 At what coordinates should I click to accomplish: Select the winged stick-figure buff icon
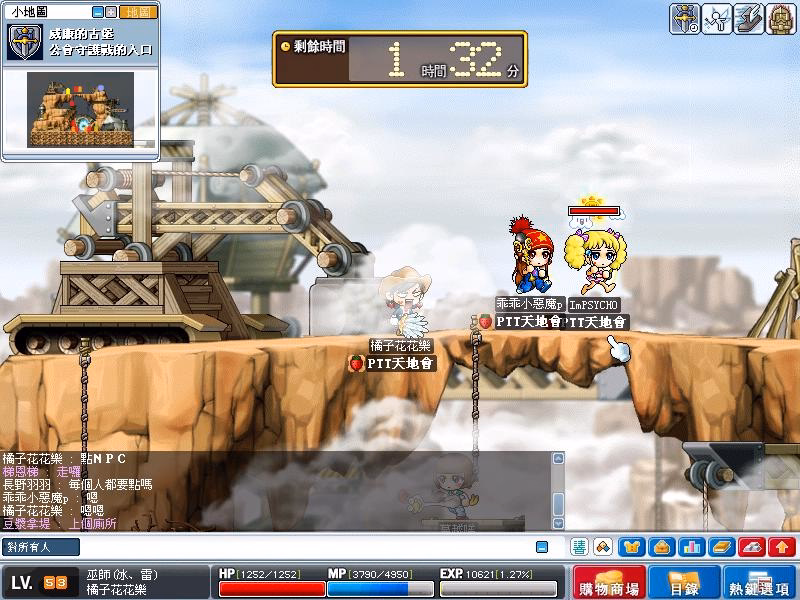click(x=717, y=19)
